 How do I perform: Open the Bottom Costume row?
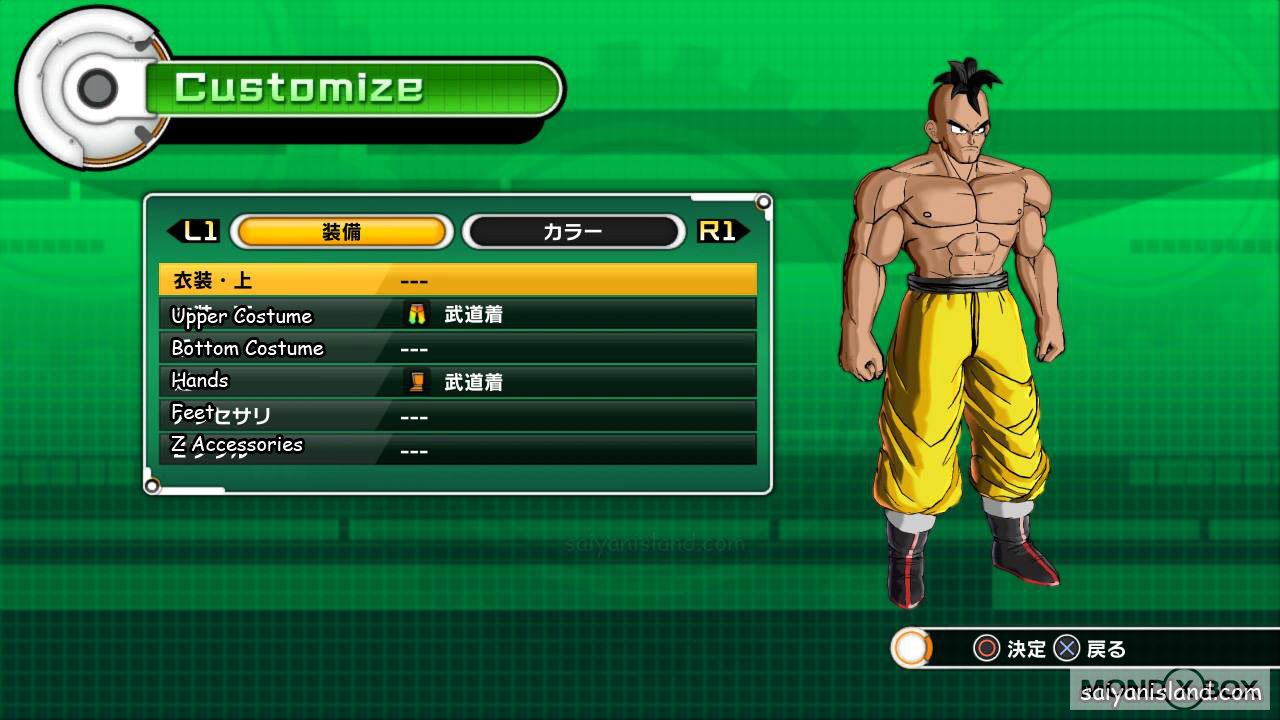(457, 348)
